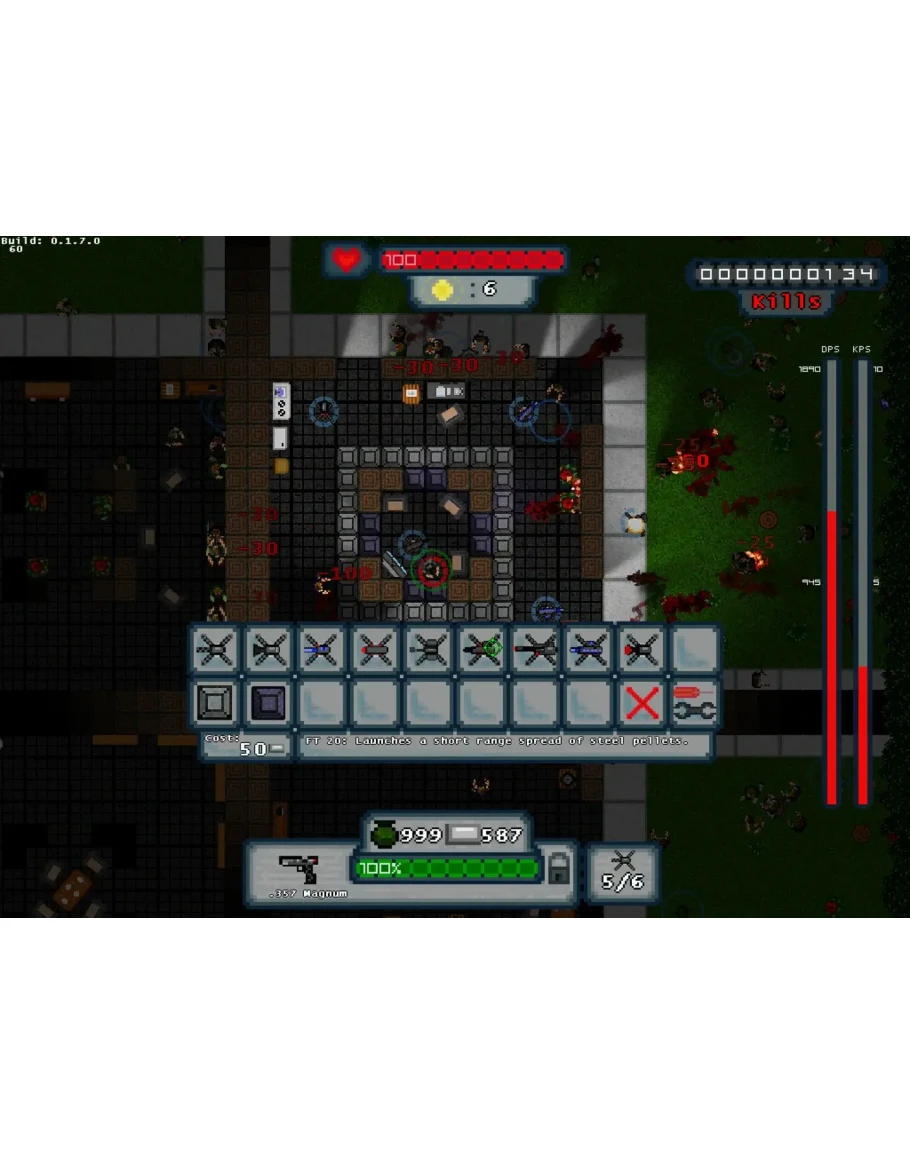
Task: Pick the flared-barrel shotgun turret
Action: (270, 650)
